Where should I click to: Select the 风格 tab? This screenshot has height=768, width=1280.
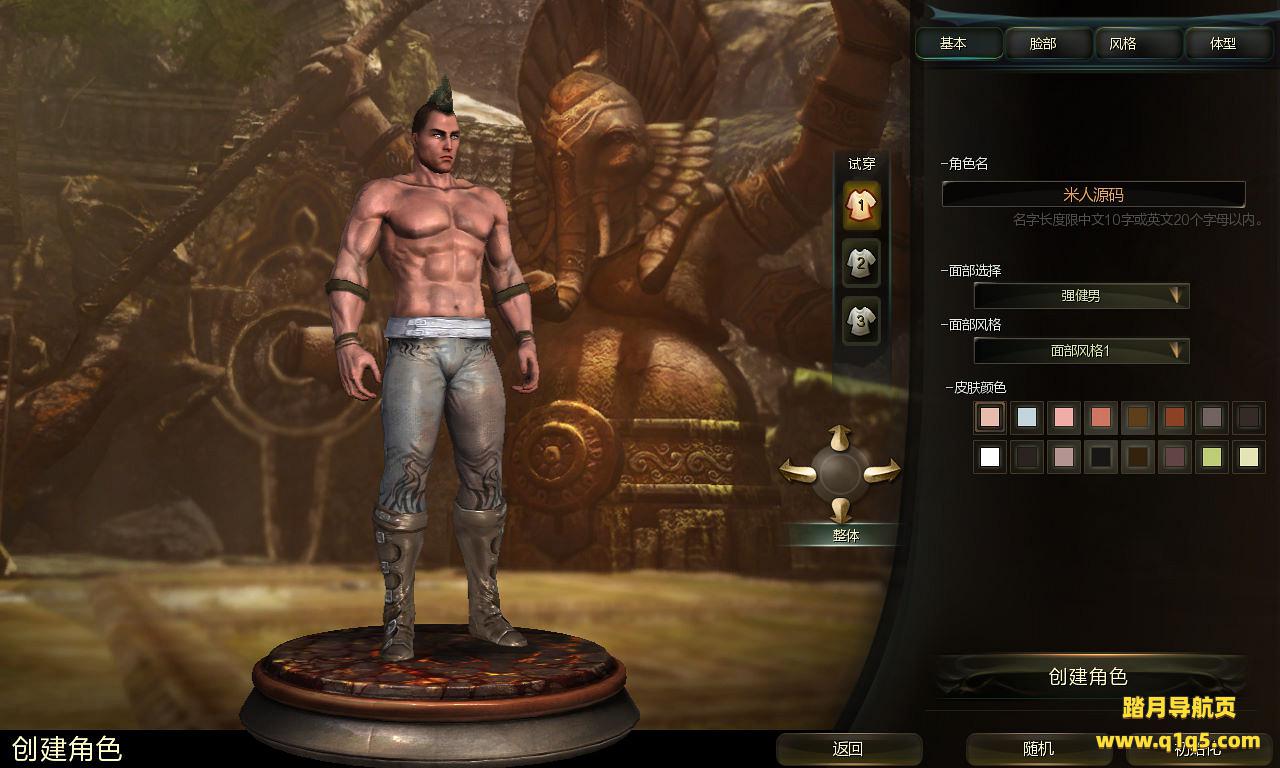click(1123, 44)
